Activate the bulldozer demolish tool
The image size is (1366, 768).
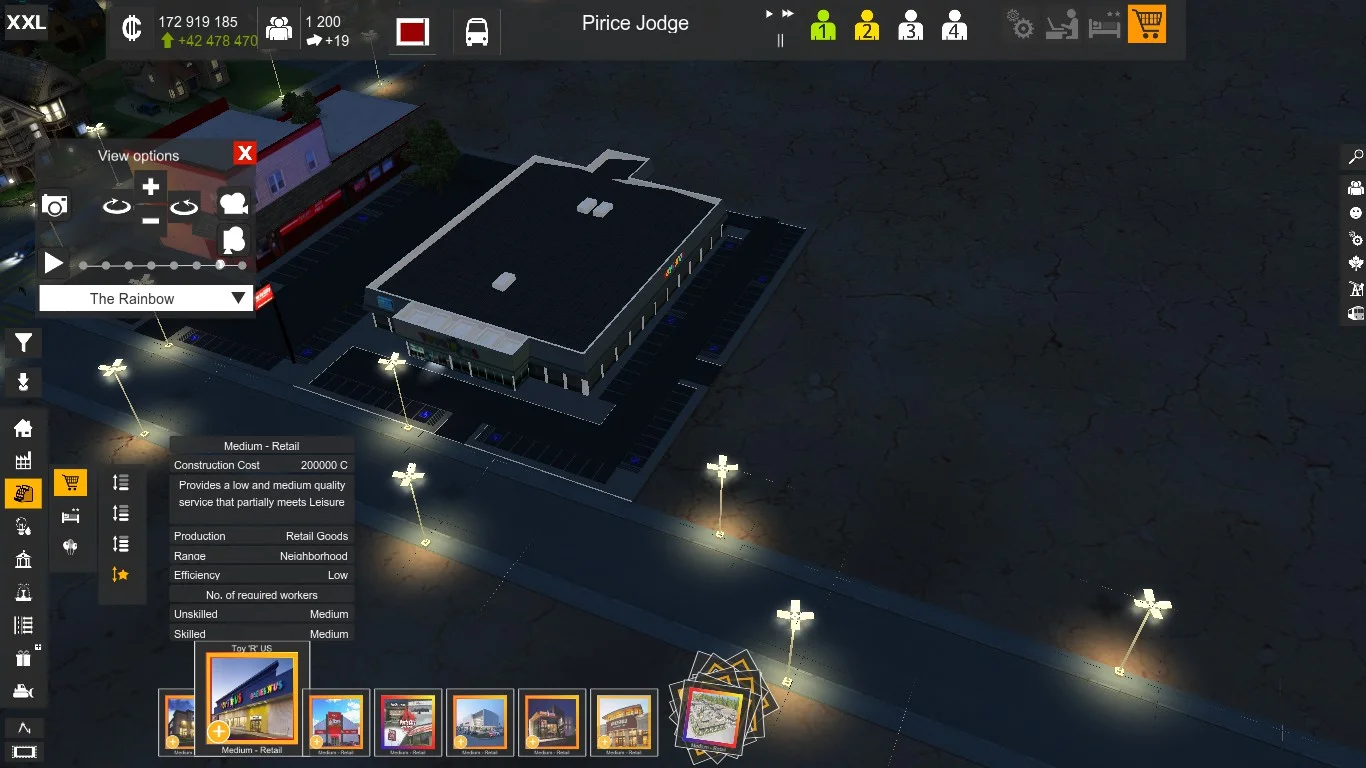point(23,691)
